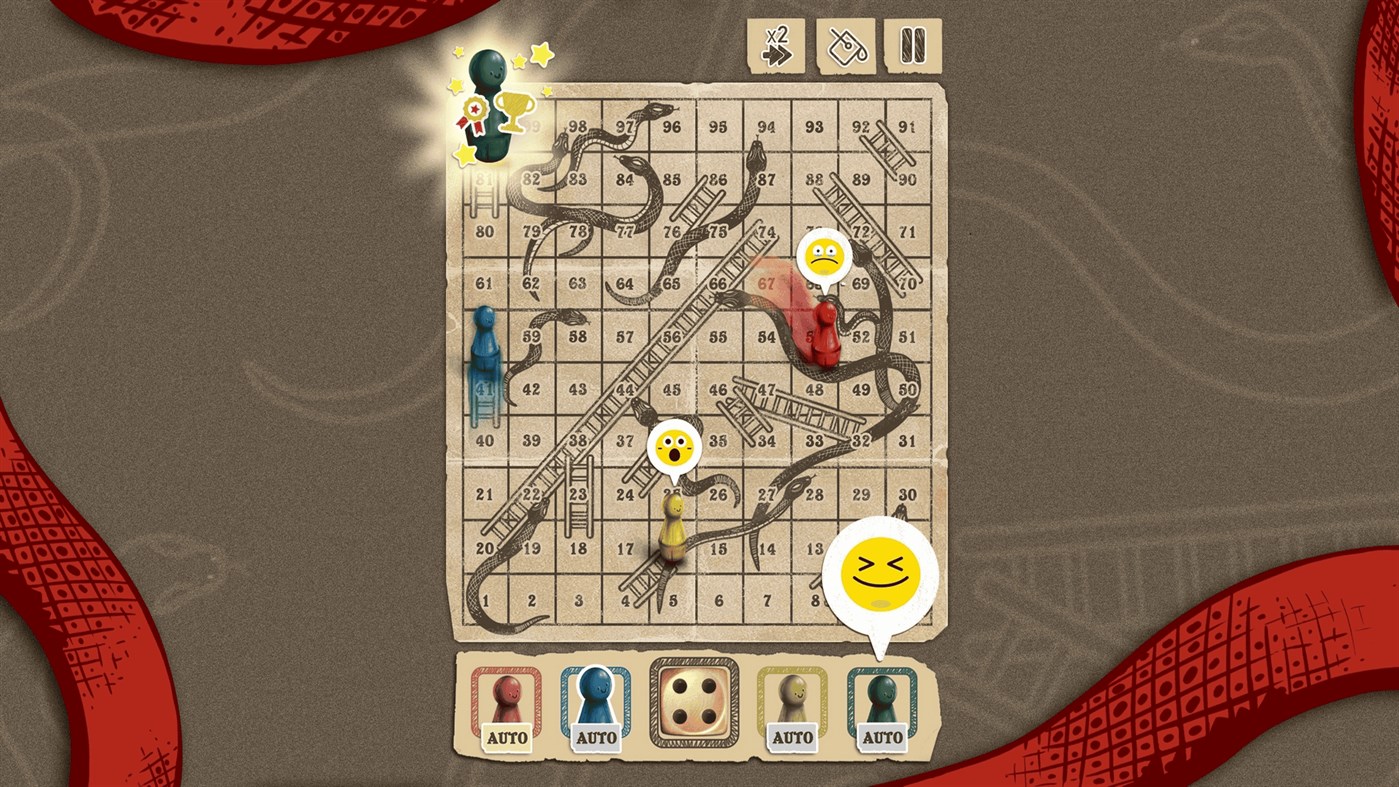Toggle AUTO mode for the red player
The height and width of the screenshot is (787, 1399).
507,738
